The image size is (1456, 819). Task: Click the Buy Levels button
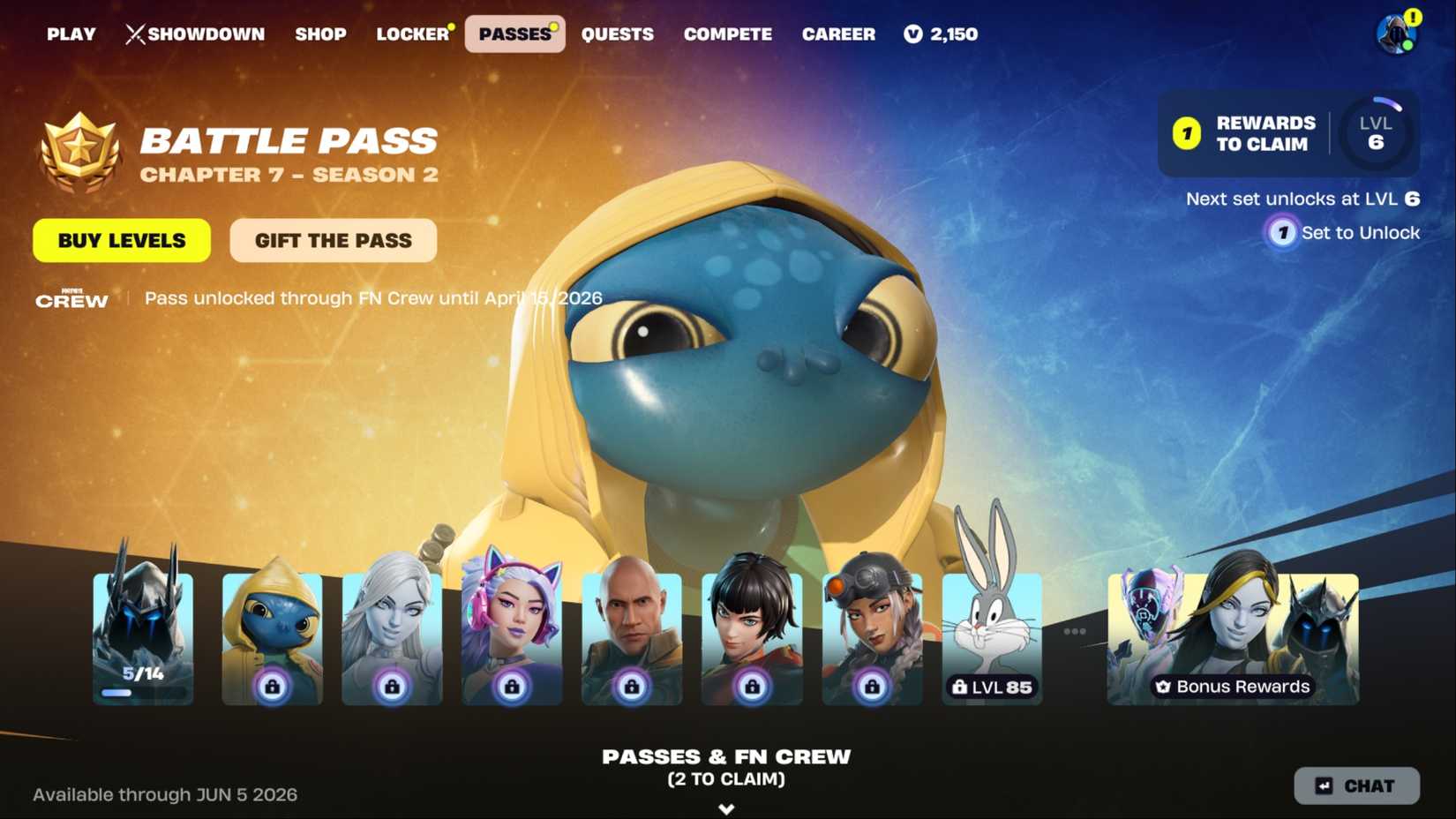pyautogui.click(x=121, y=240)
